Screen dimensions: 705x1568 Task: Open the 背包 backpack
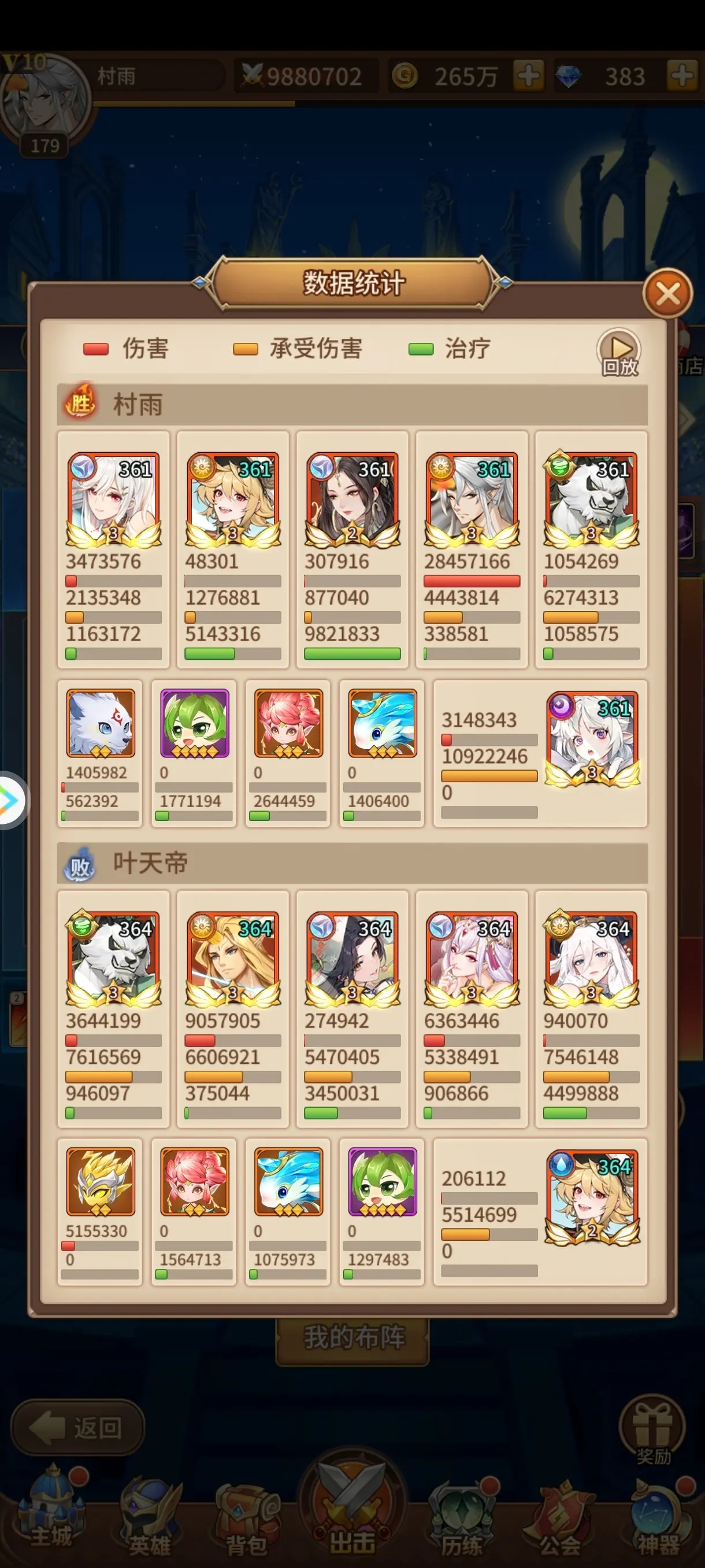pyautogui.click(x=246, y=1519)
